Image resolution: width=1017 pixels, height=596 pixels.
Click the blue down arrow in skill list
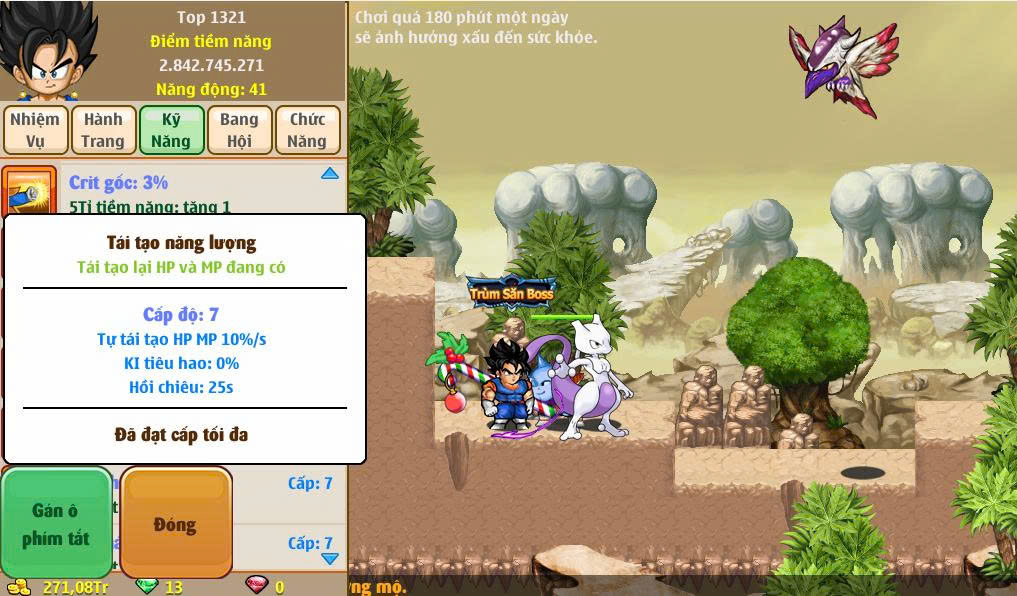330,558
